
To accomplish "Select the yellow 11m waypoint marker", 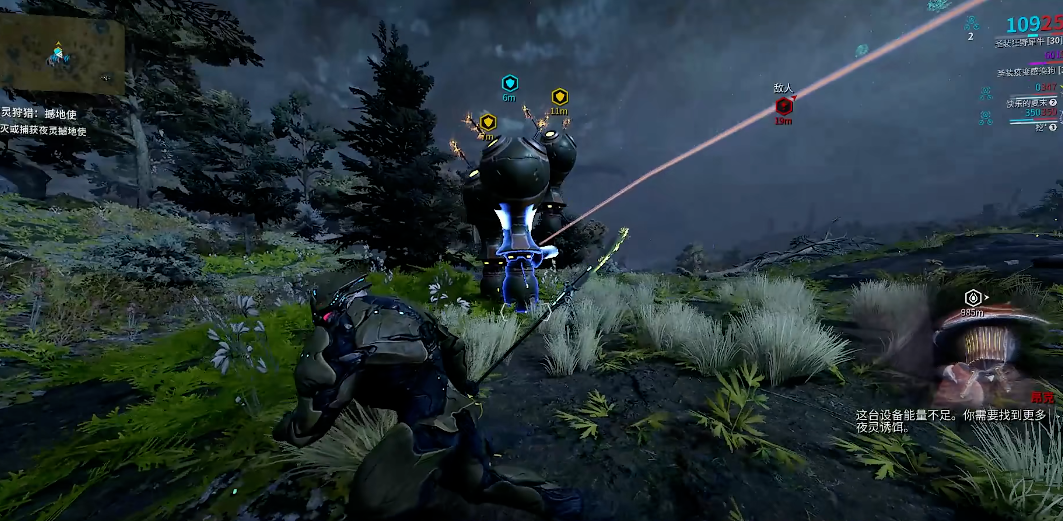I will [559, 97].
